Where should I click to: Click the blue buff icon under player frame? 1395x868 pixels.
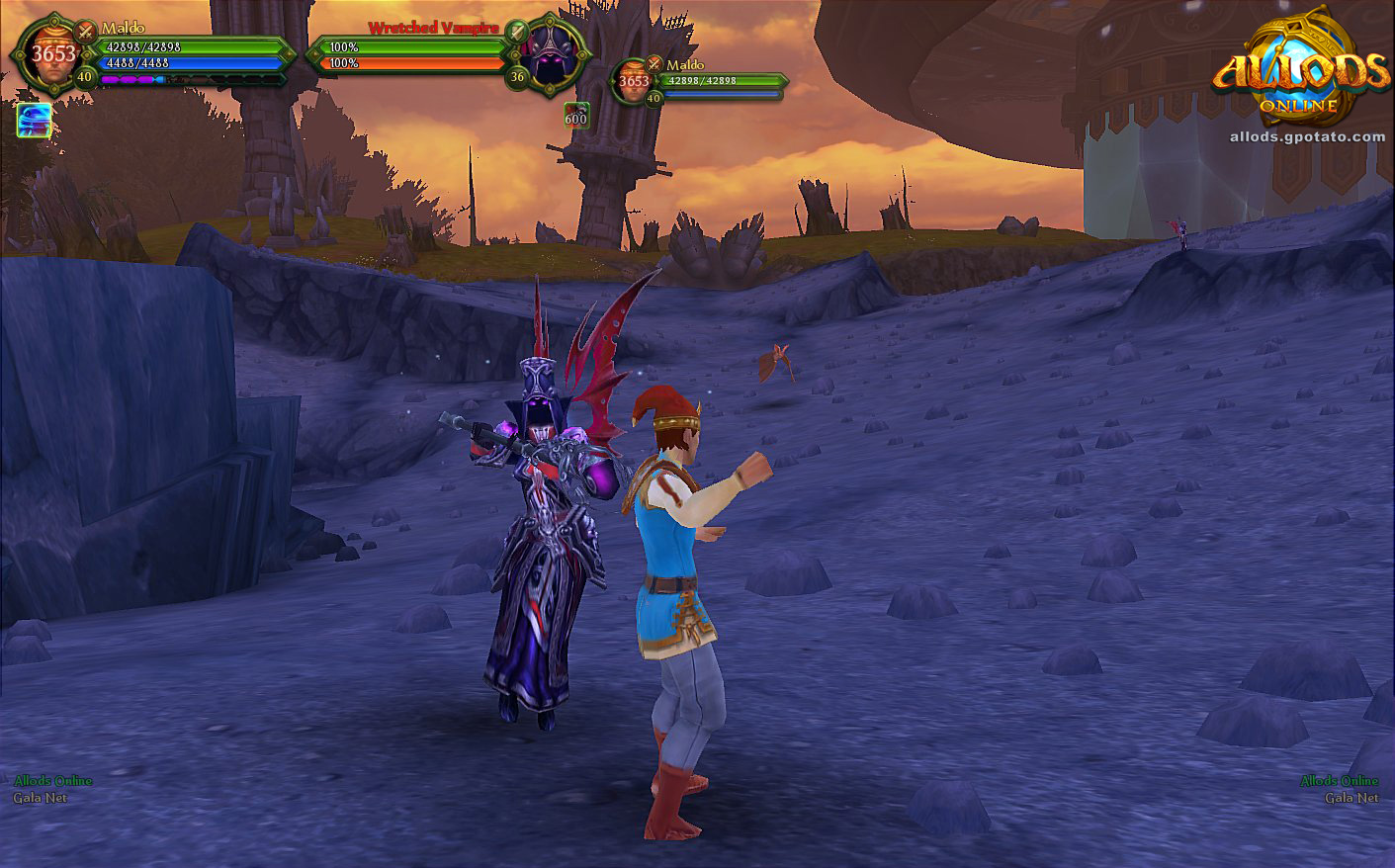click(x=35, y=121)
